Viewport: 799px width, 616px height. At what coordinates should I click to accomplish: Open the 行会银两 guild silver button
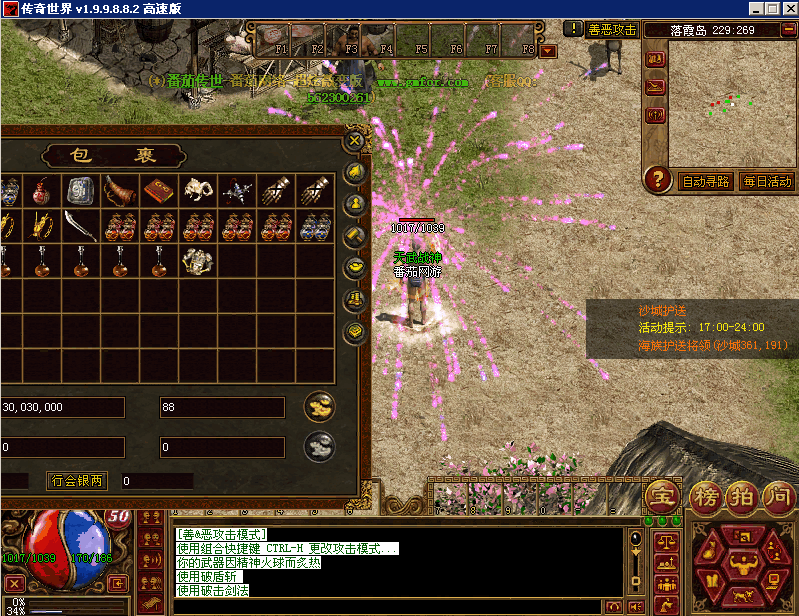[x=77, y=481]
